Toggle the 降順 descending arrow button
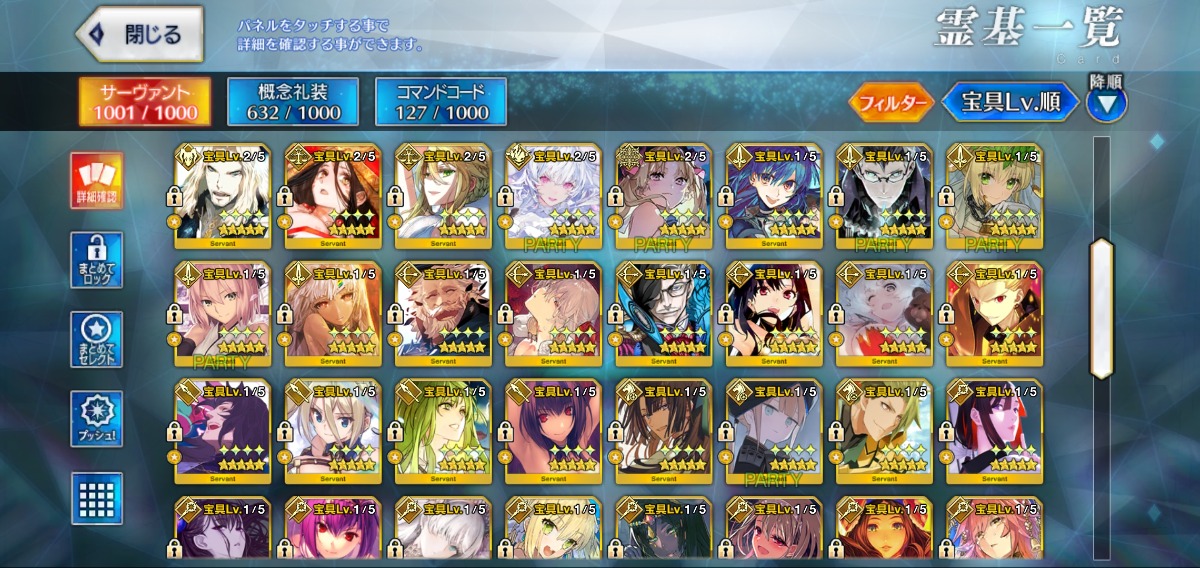This screenshot has height=568, width=1200. pos(1105,100)
